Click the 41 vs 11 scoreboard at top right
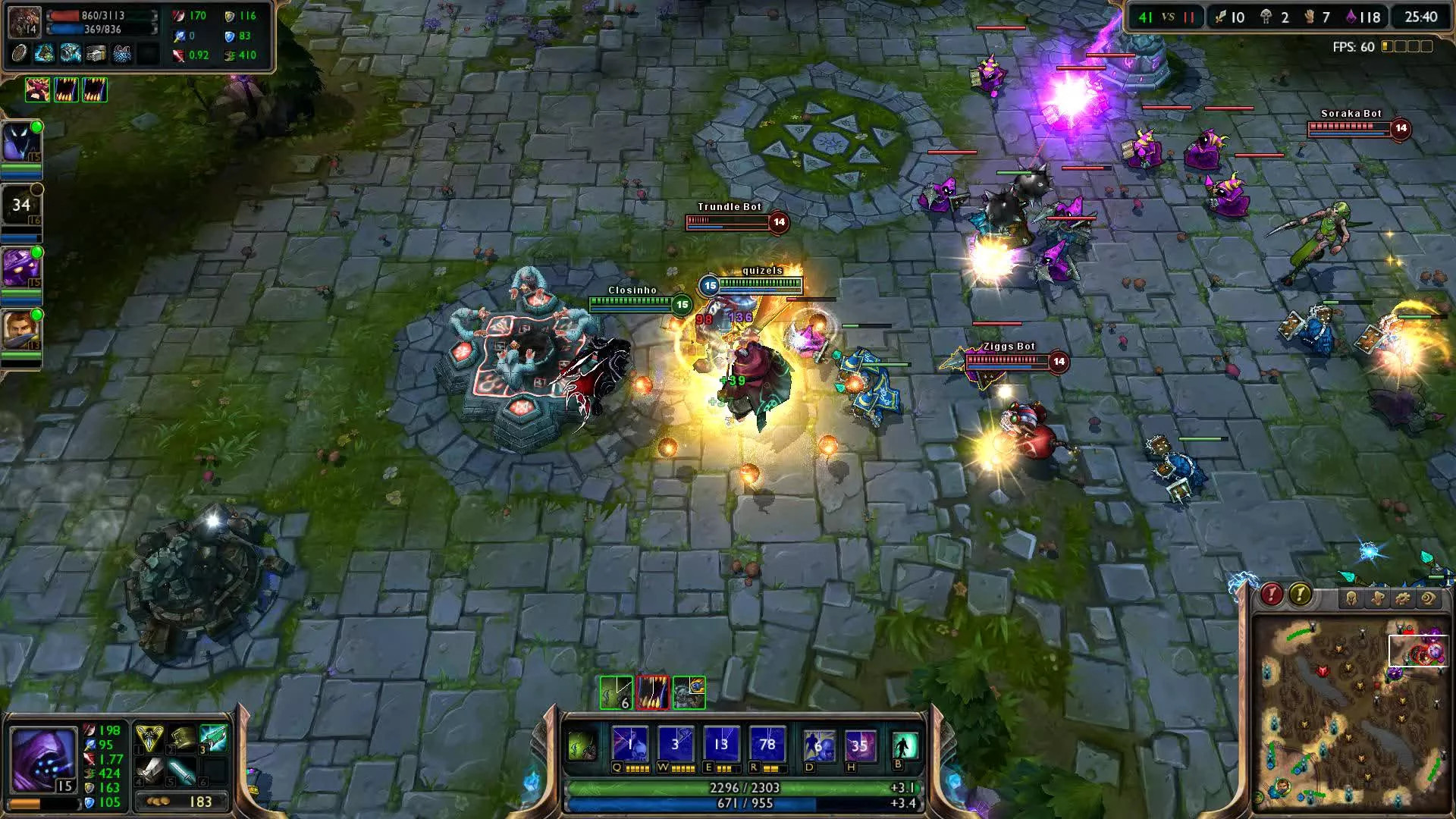The width and height of the screenshot is (1456, 819). (1168, 15)
